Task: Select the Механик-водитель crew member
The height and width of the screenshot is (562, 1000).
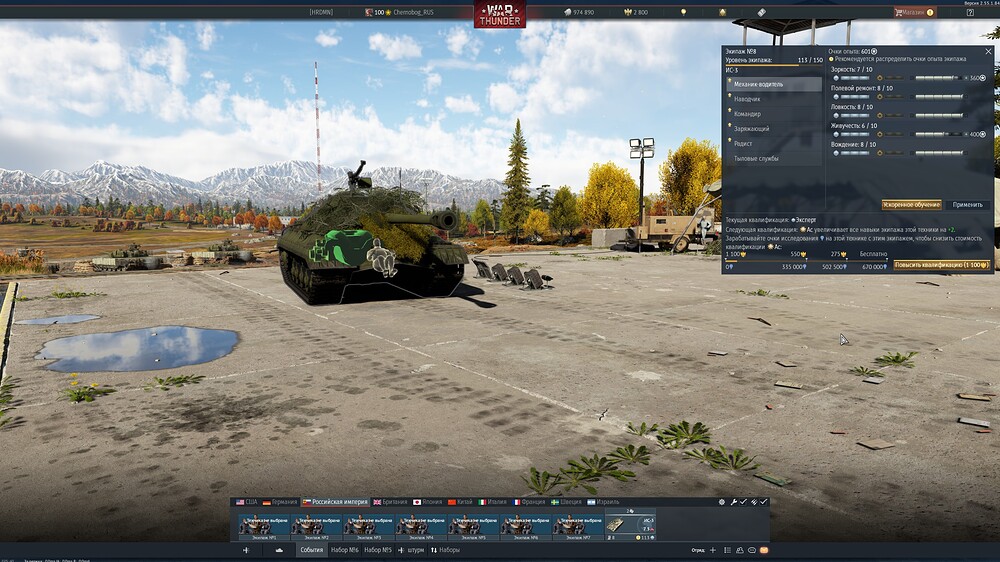Action: point(774,84)
